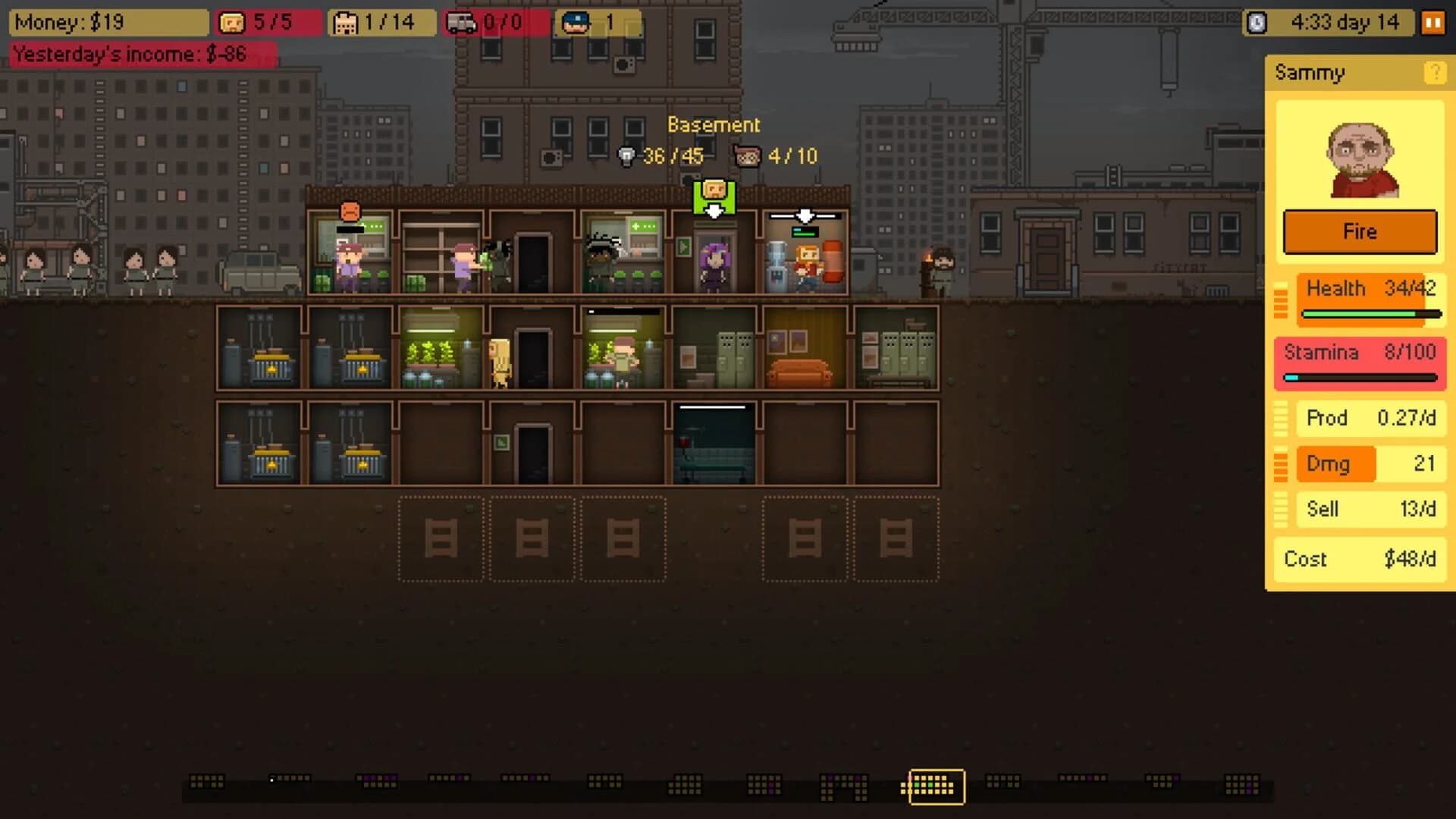Image resolution: width=1456 pixels, height=819 pixels.
Task: Click the Money $19 display
Action: click(108, 22)
